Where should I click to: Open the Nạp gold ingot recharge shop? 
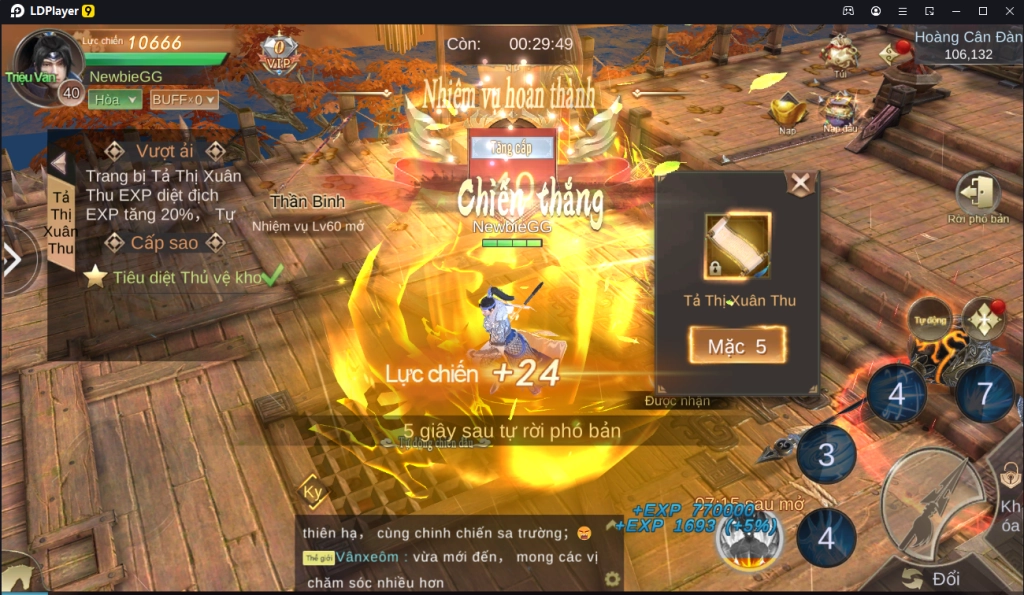[x=787, y=110]
